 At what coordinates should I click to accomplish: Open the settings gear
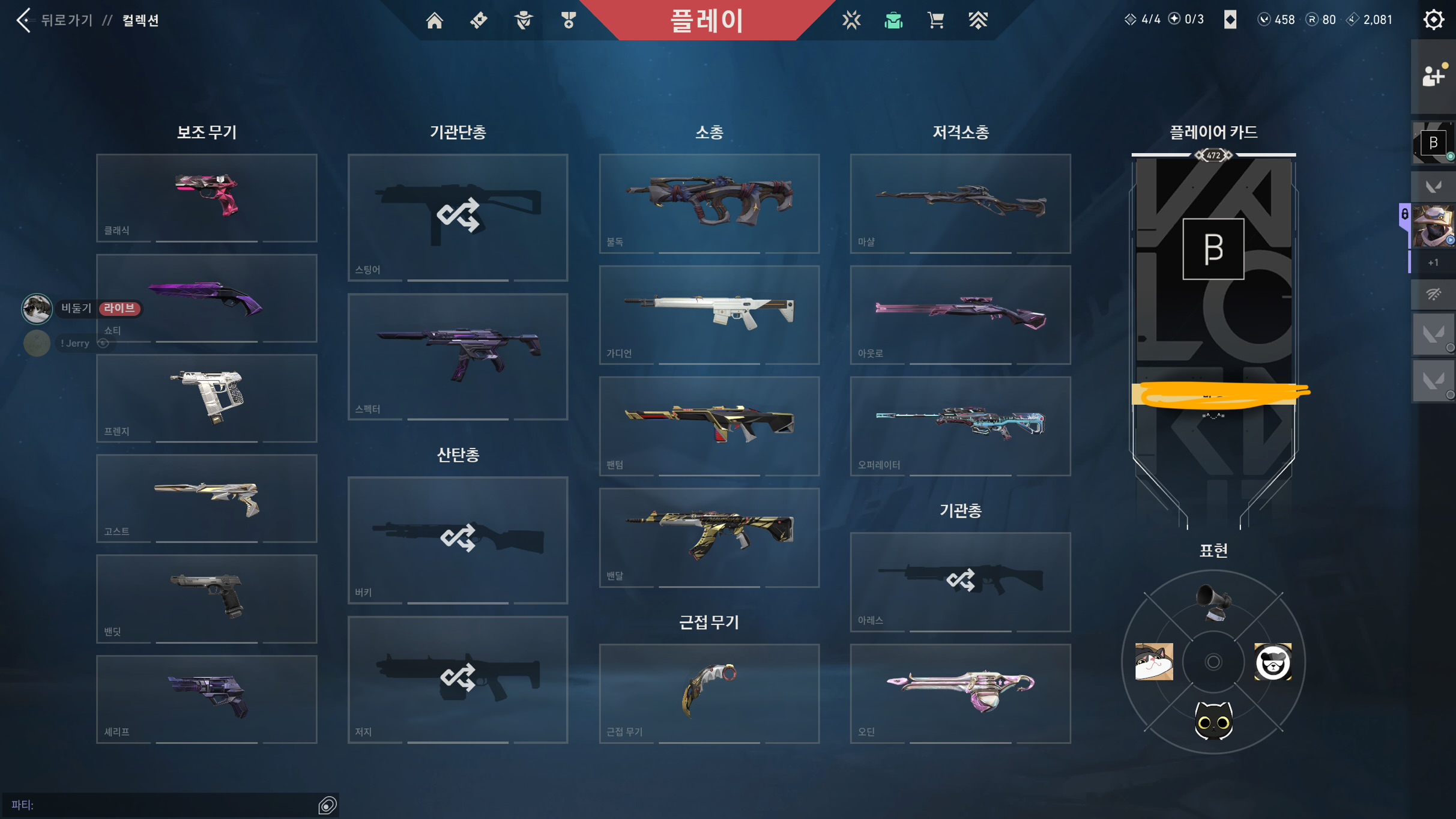(x=1433, y=20)
